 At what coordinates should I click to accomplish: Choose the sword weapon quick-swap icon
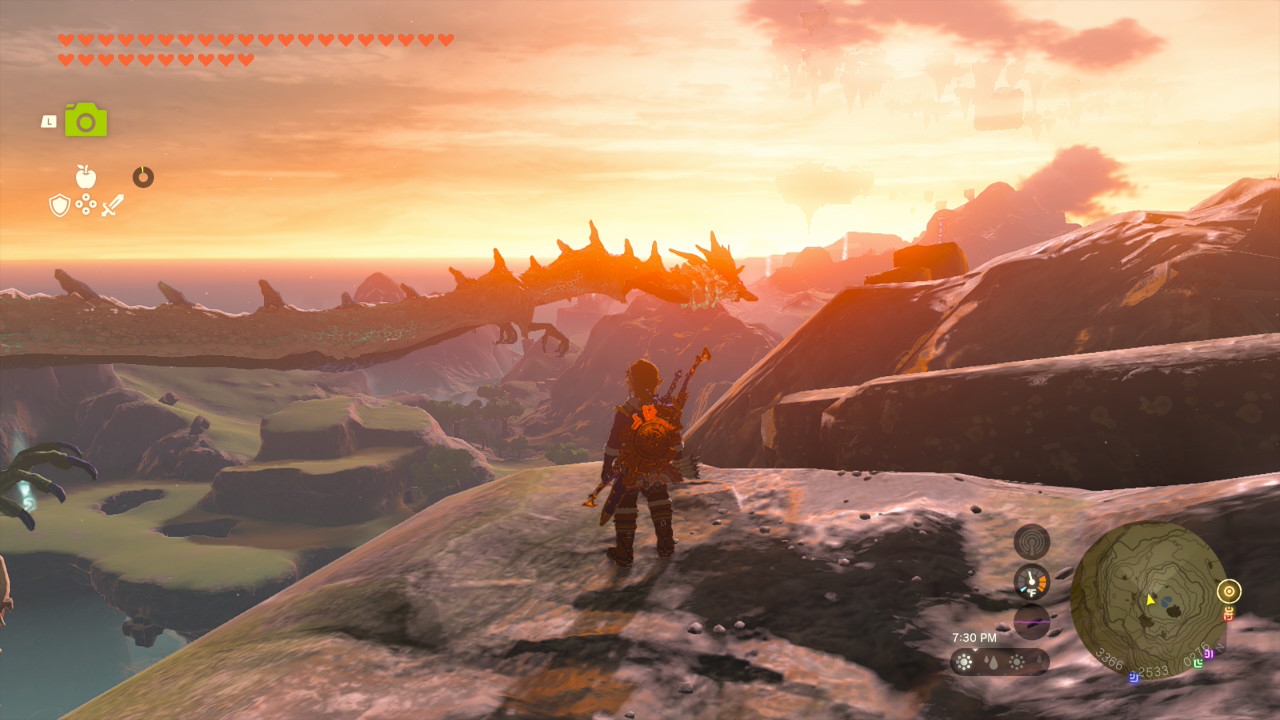pos(112,206)
